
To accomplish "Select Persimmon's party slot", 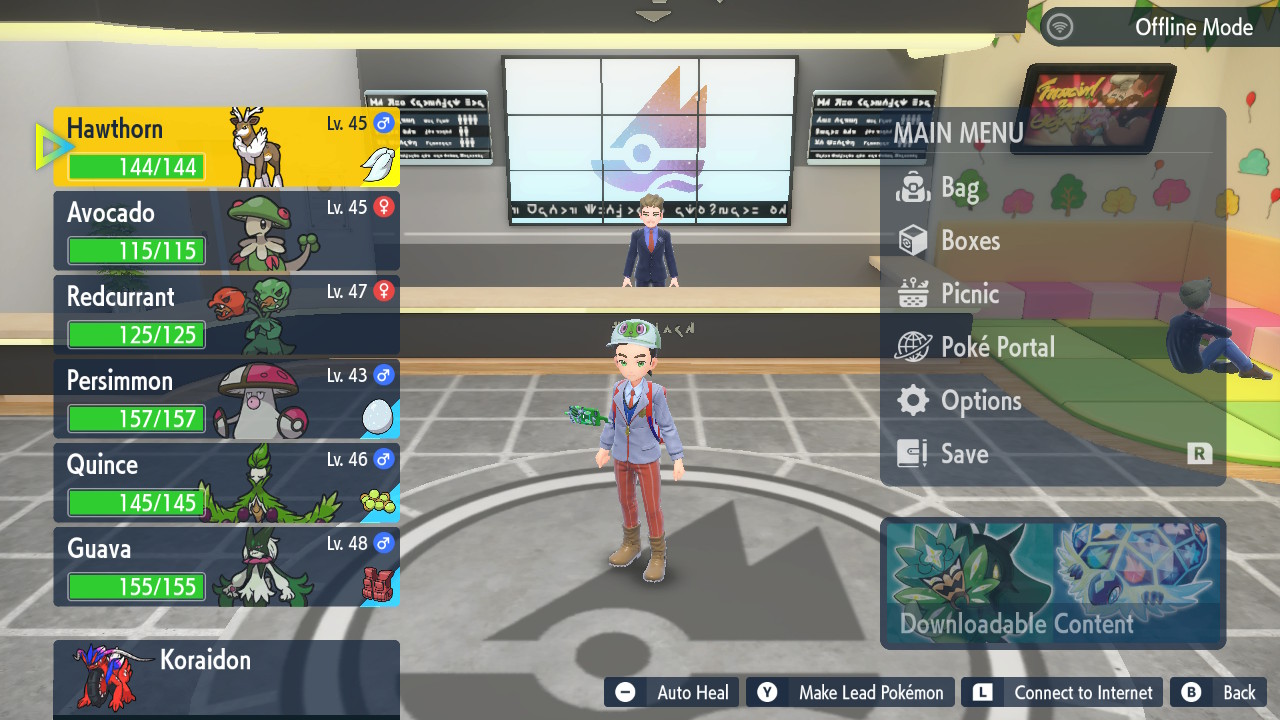I will [226, 399].
